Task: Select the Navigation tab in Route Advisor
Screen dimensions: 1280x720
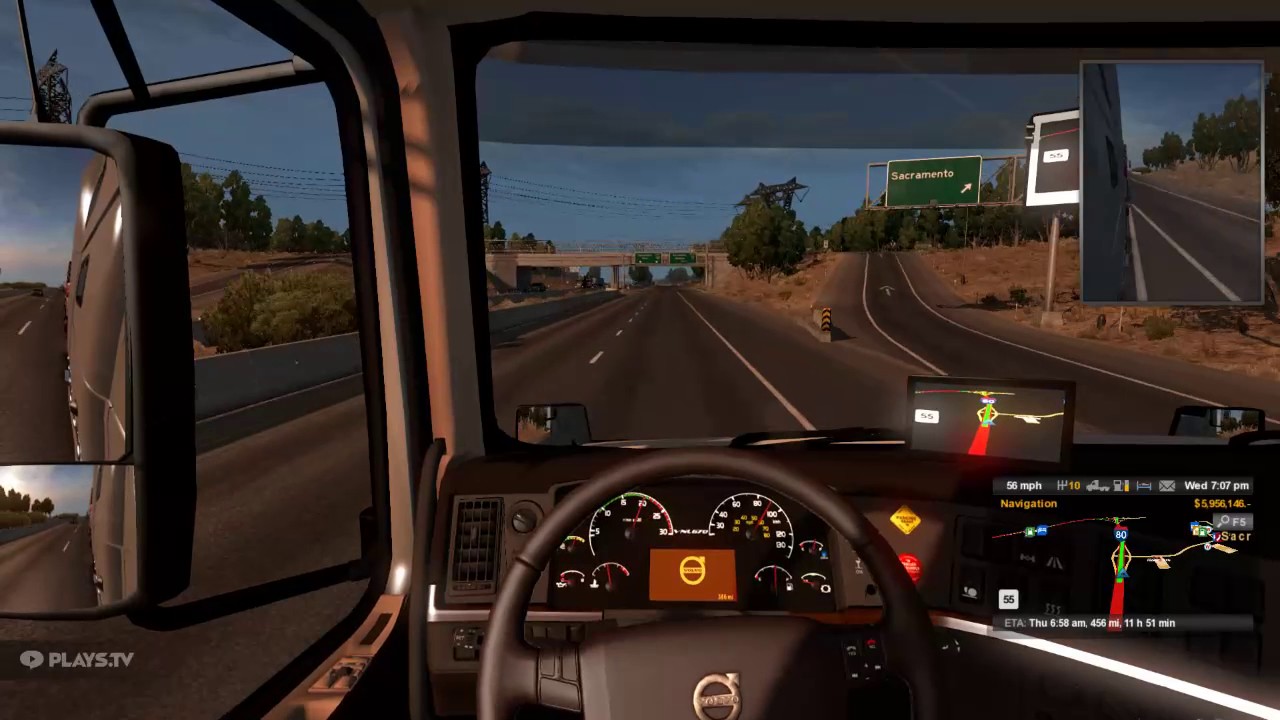Action: [1028, 503]
